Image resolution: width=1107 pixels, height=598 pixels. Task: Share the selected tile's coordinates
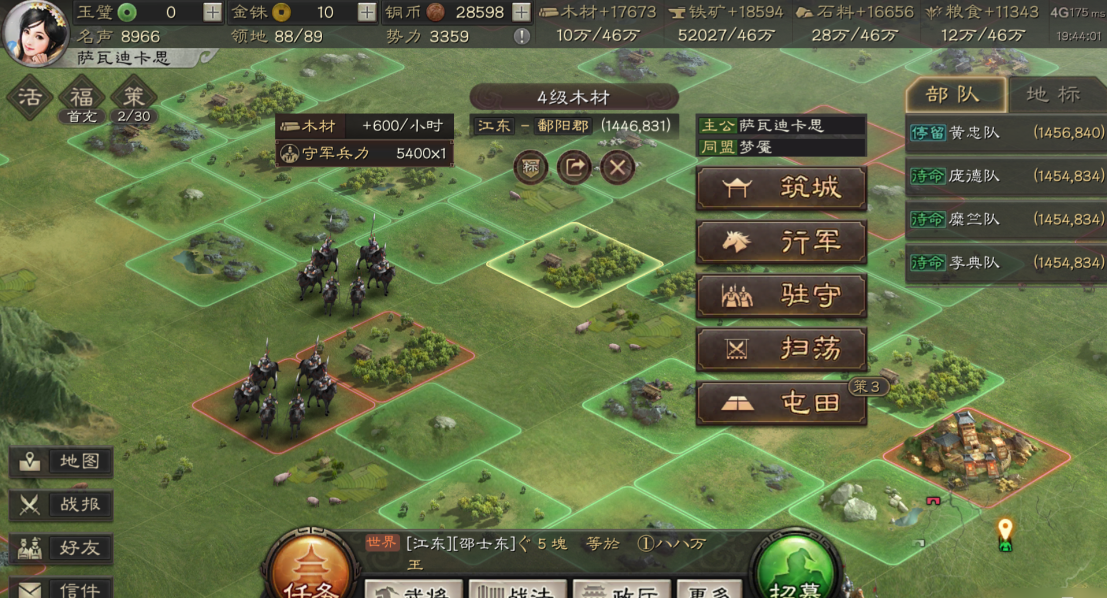[x=574, y=167]
